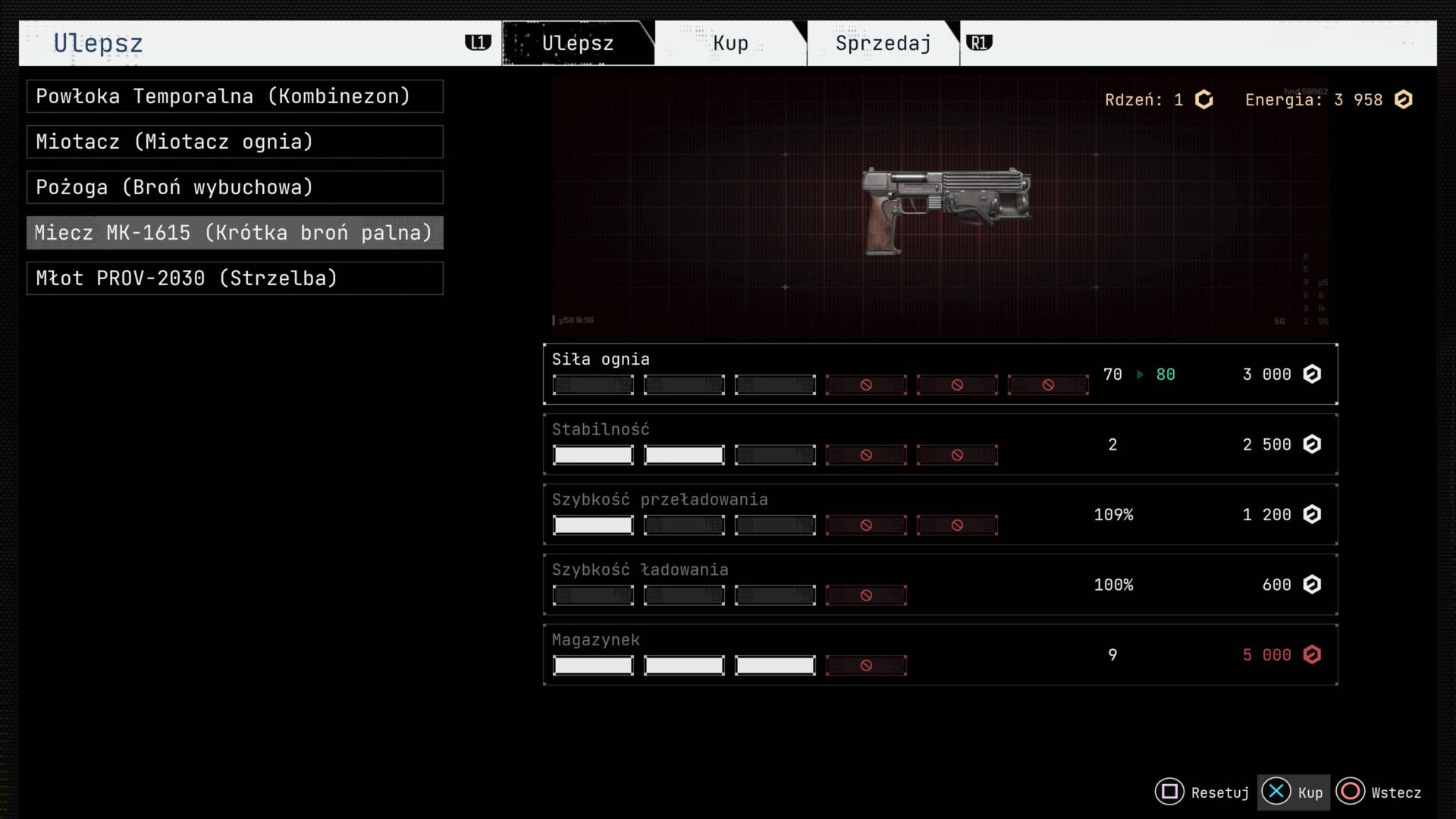Choose Młot PROV-2030 (Strzelba) entry
Image resolution: width=1456 pixels, height=819 pixels.
click(235, 278)
